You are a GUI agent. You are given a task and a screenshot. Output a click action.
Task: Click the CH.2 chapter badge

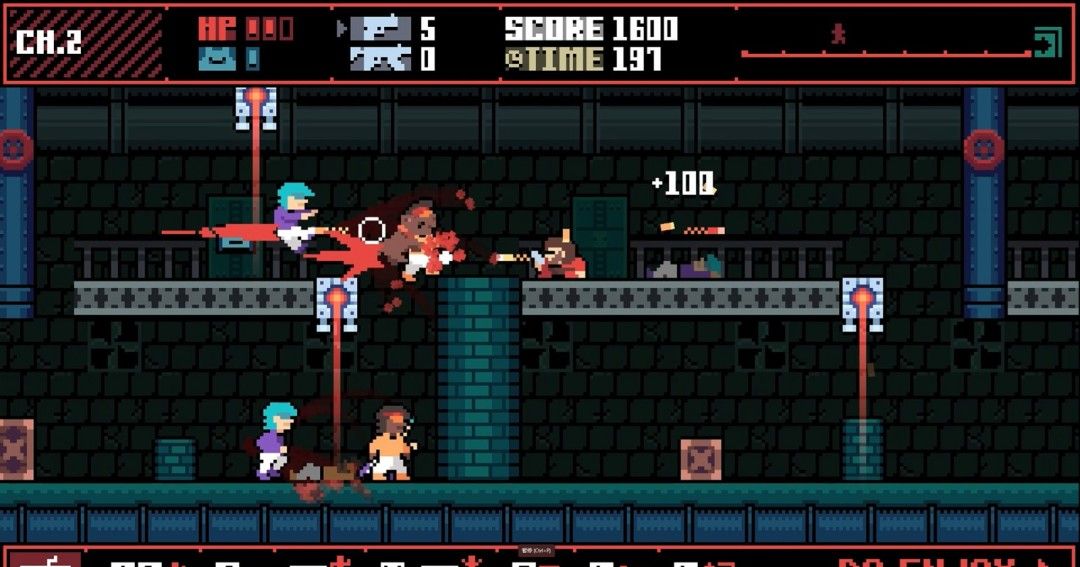[48, 42]
